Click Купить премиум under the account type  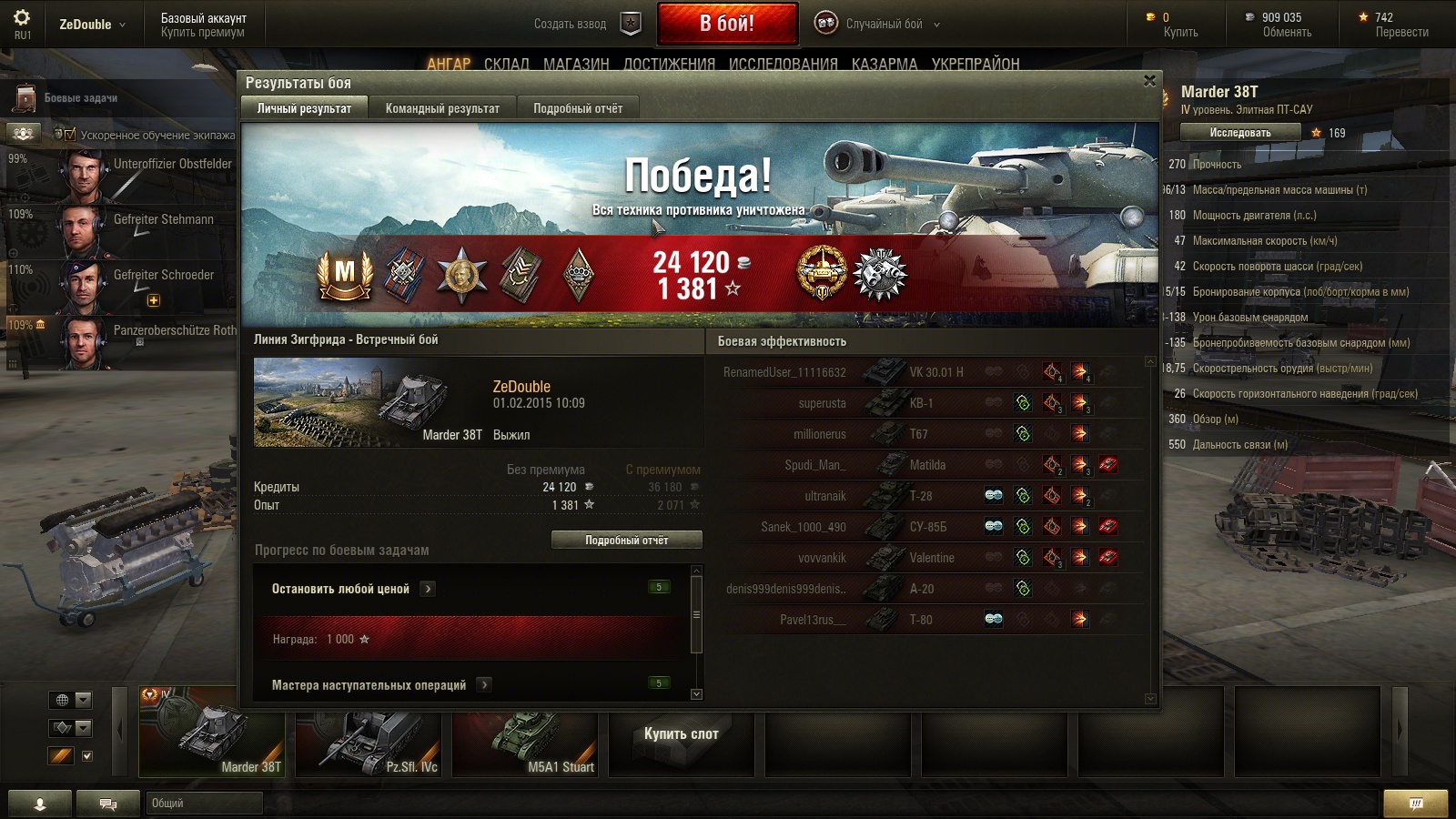click(202, 32)
